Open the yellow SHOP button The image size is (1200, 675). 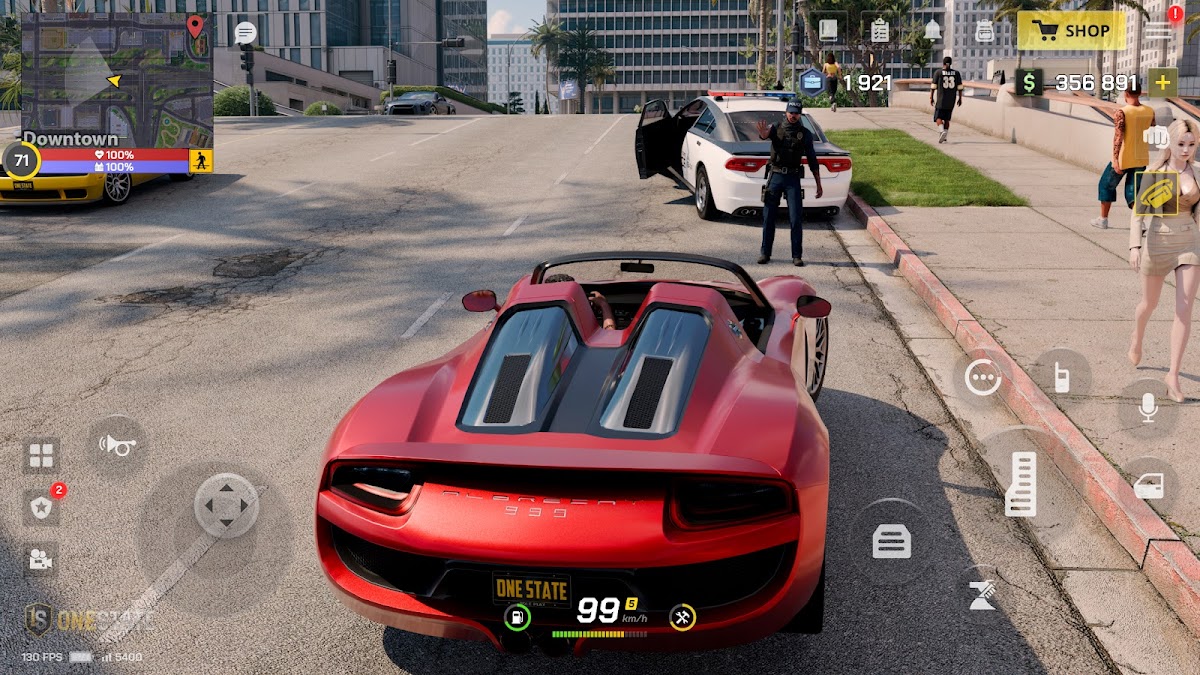point(1071,31)
